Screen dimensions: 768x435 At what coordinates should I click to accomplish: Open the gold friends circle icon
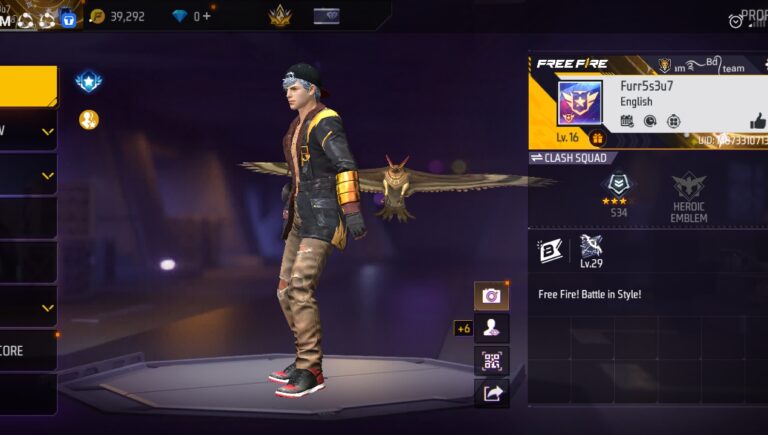89,120
